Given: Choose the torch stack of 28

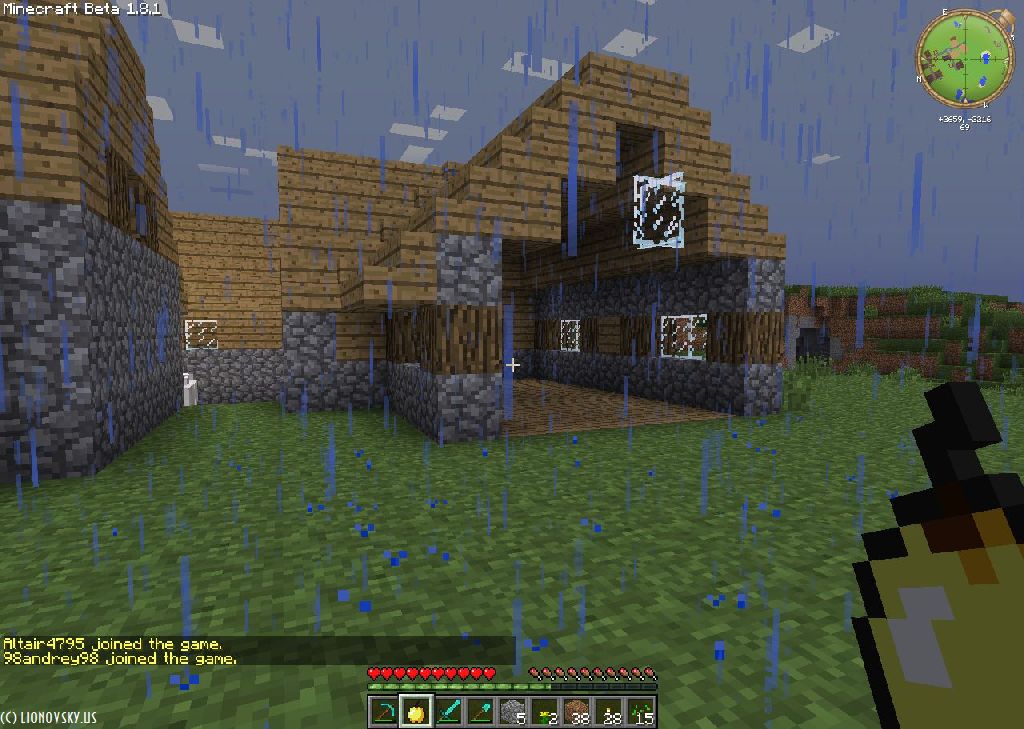Looking at the screenshot, I should [x=609, y=712].
